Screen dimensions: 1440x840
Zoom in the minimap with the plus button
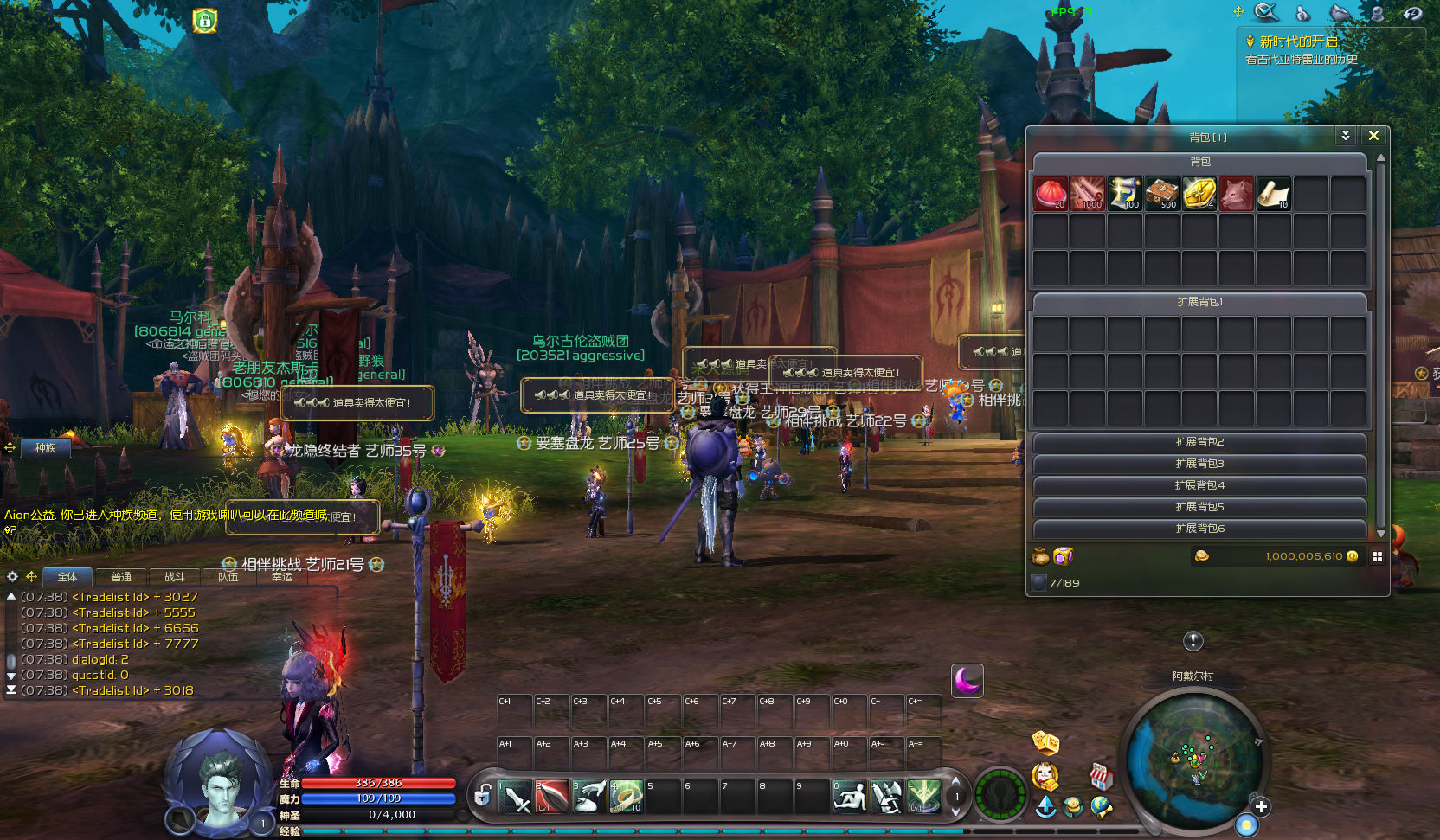tap(1261, 807)
